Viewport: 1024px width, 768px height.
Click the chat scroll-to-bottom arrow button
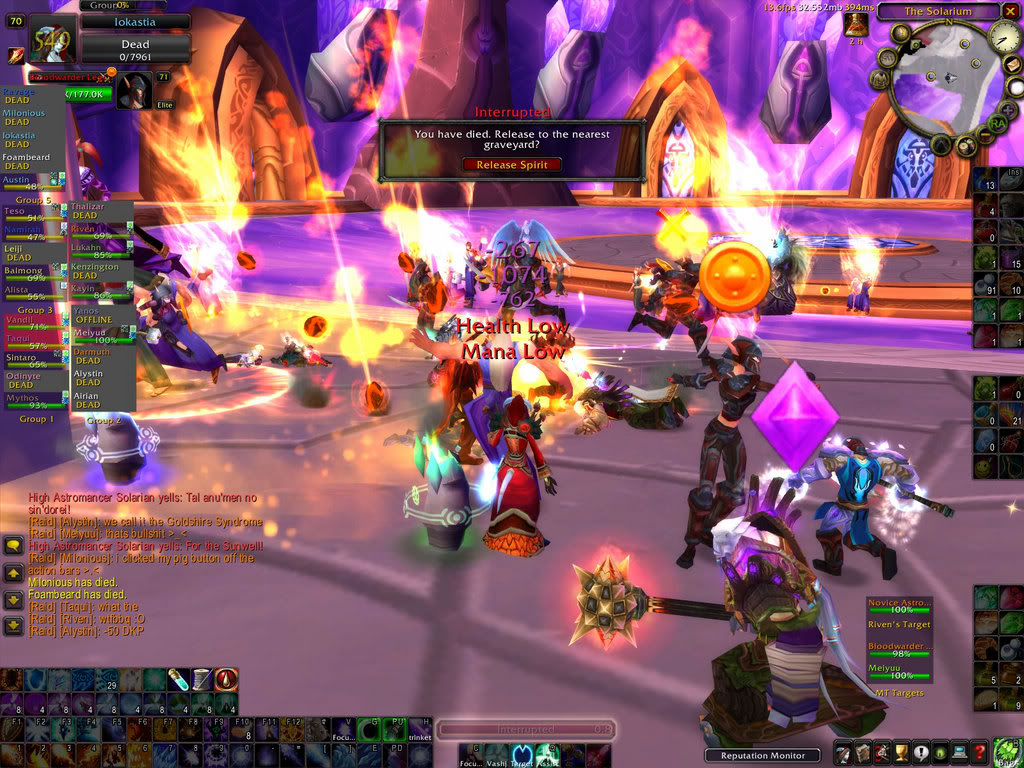click(x=14, y=625)
